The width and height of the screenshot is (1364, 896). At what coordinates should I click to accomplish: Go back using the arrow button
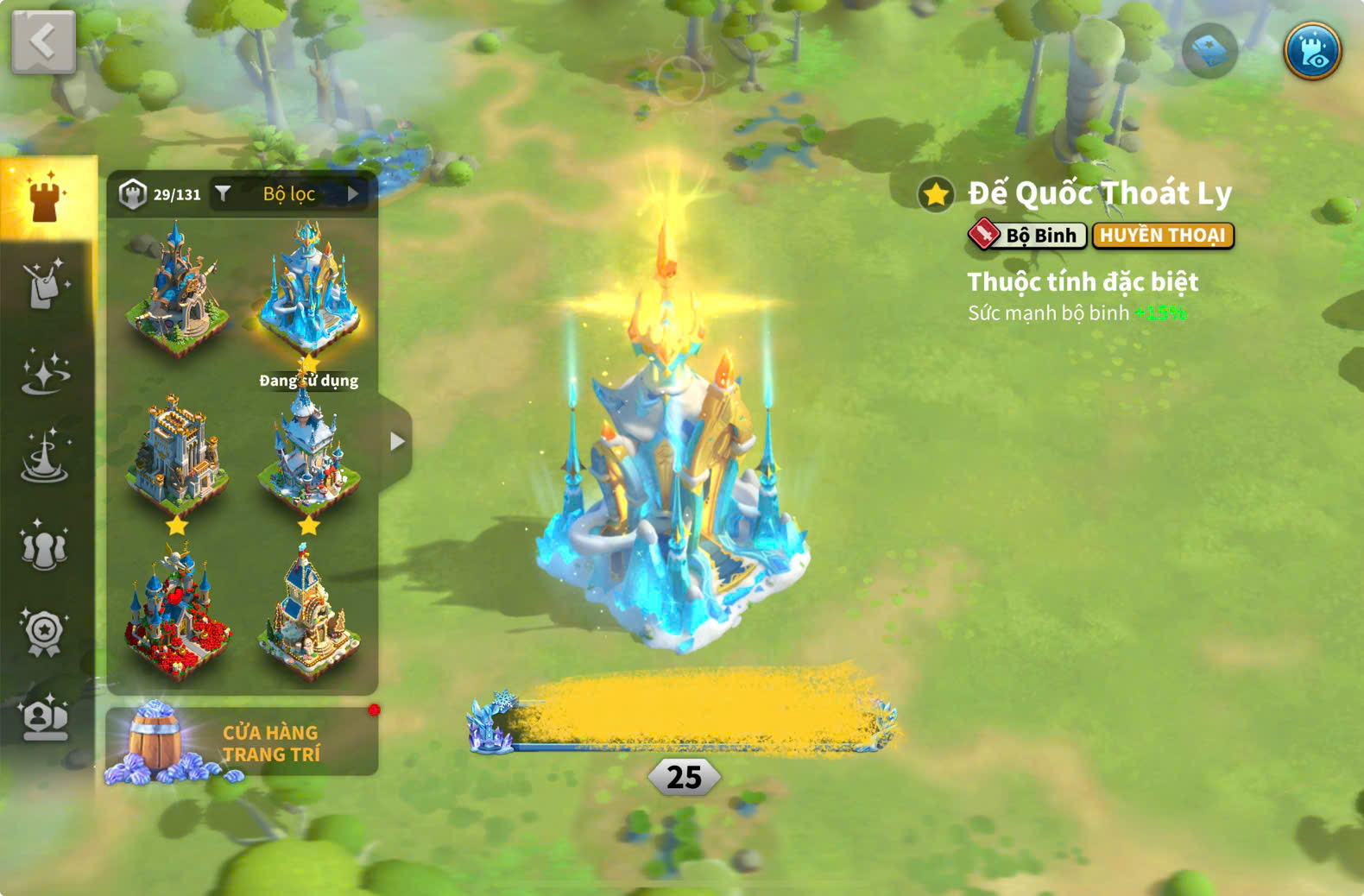43,41
